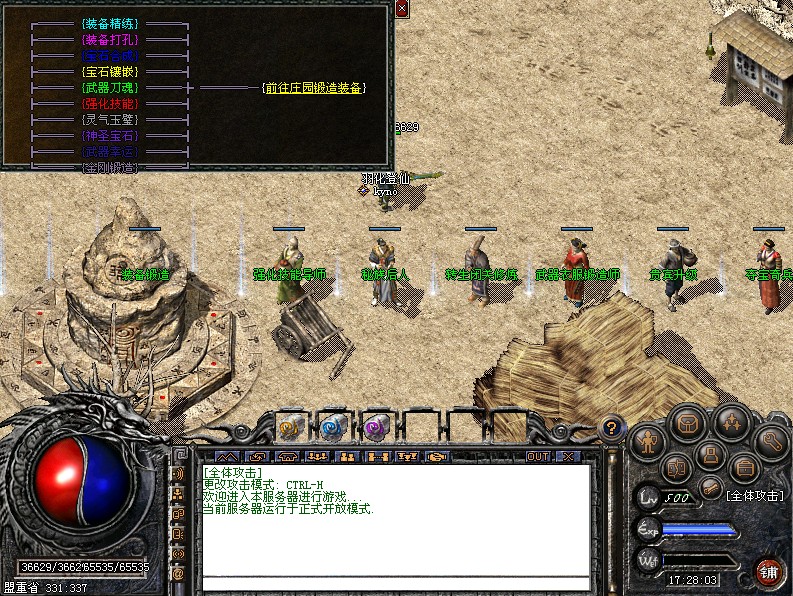Viewport: 793px width, 596px height.
Task: Choose the red 强化技能 option
Action: coord(110,104)
